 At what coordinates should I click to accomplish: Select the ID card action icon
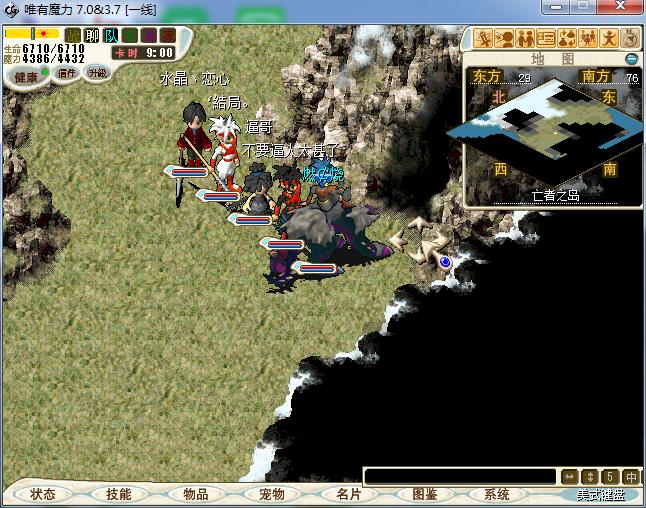pos(546,38)
